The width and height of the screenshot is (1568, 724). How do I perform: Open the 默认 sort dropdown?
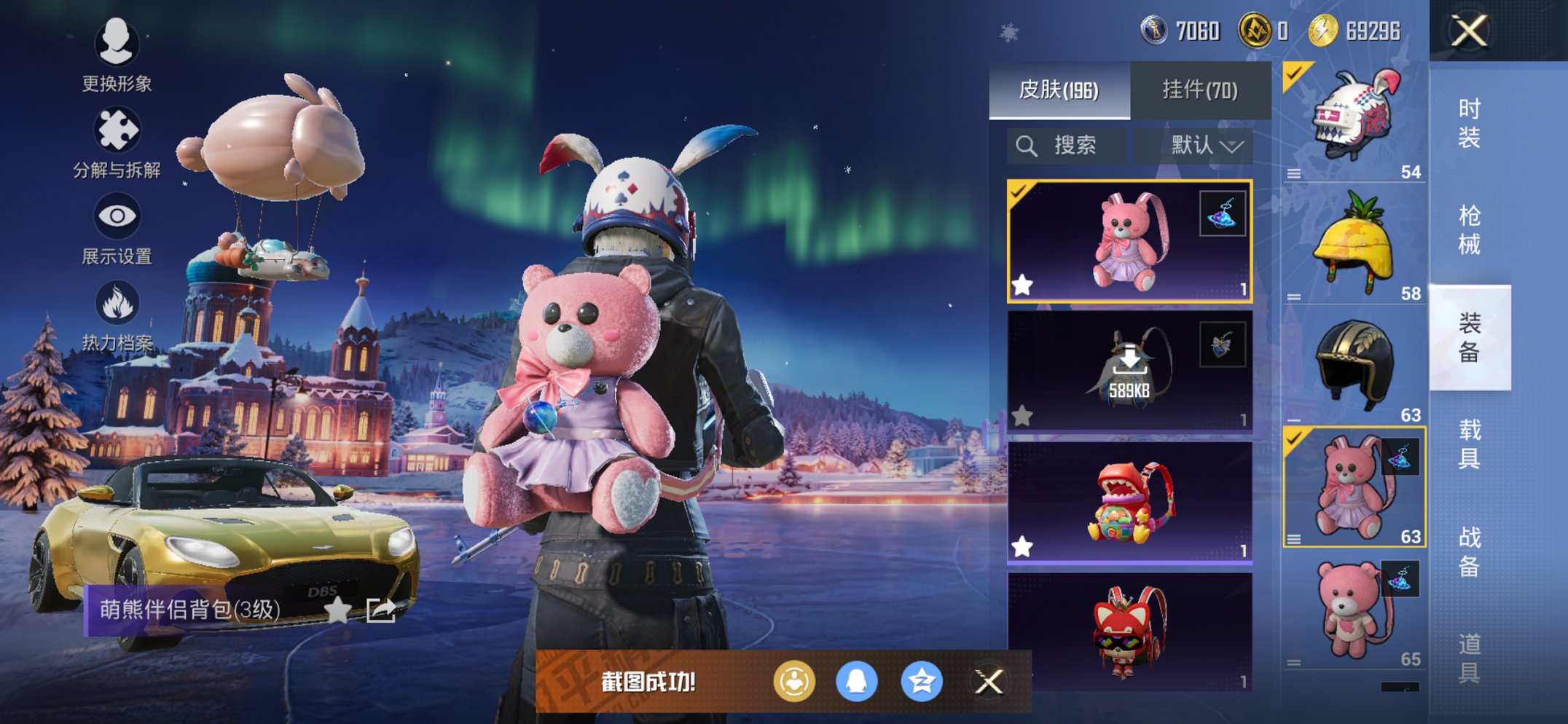pos(1206,146)
